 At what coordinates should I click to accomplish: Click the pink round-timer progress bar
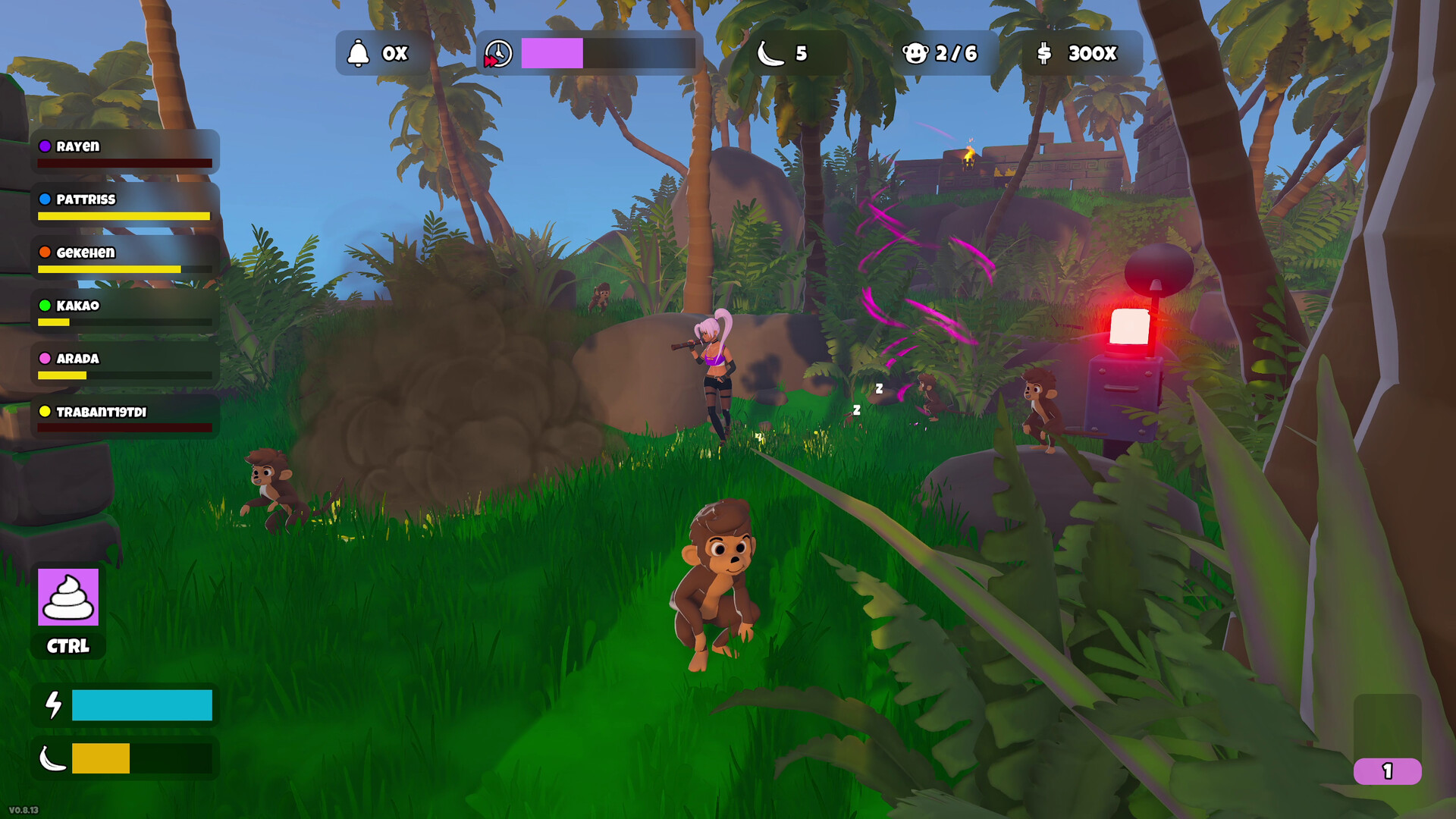552,53
